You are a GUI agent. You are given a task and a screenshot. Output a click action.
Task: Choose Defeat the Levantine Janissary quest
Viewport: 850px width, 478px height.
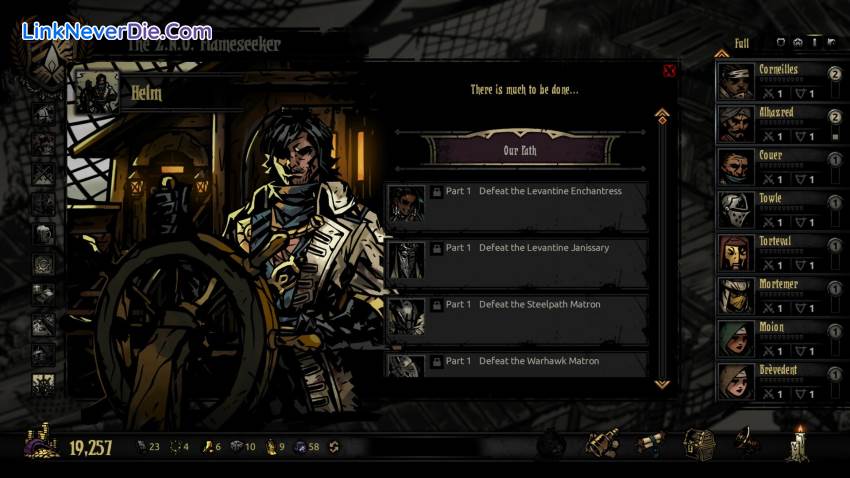tap(516, 260)
